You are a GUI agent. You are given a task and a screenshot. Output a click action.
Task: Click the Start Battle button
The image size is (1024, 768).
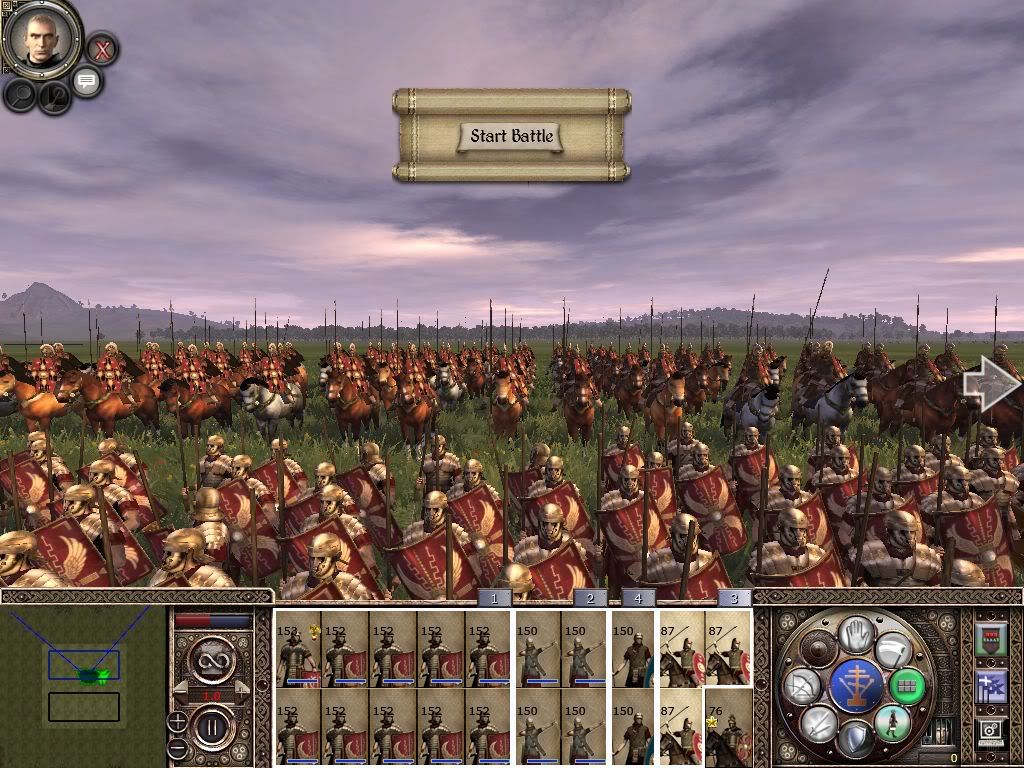point(511,136)
